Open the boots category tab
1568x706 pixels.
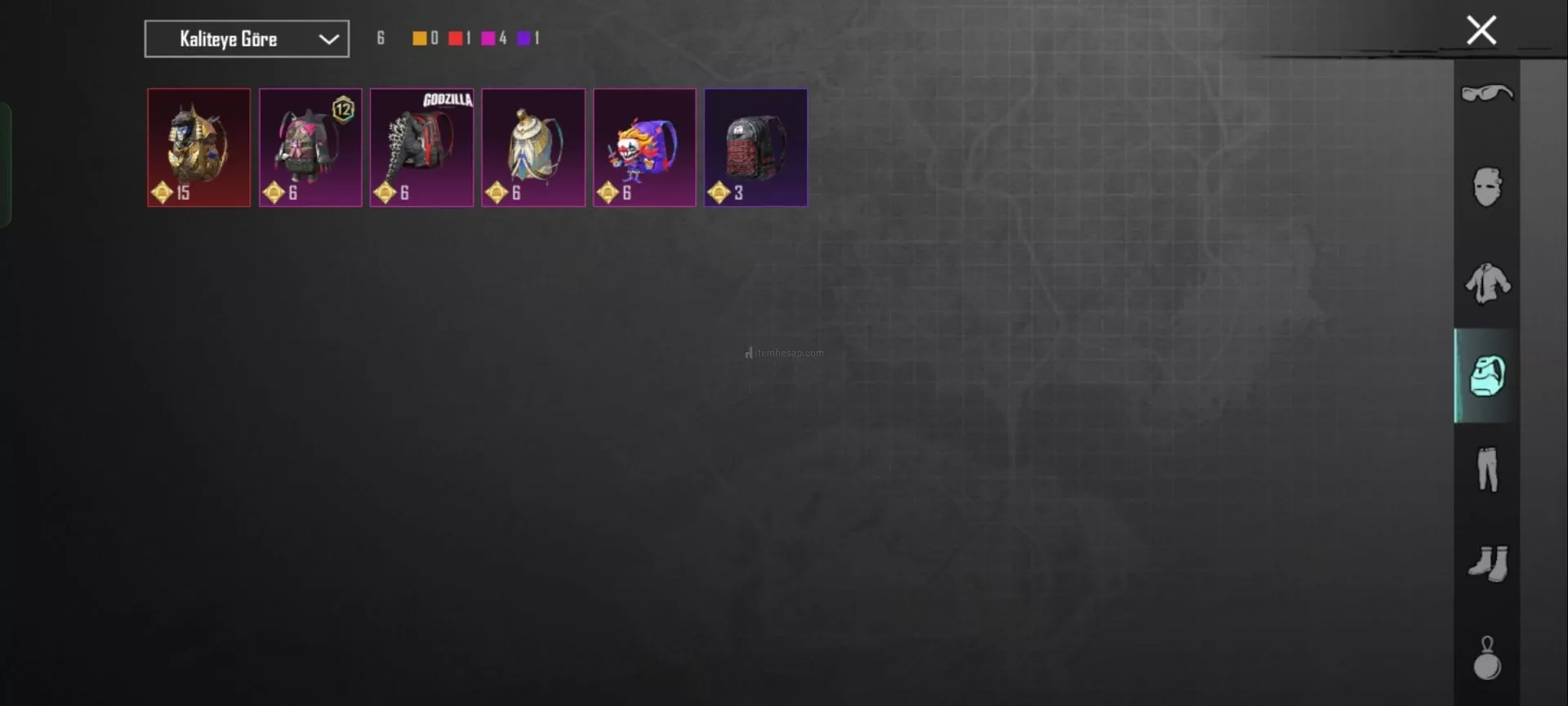tap(1486, 563)
